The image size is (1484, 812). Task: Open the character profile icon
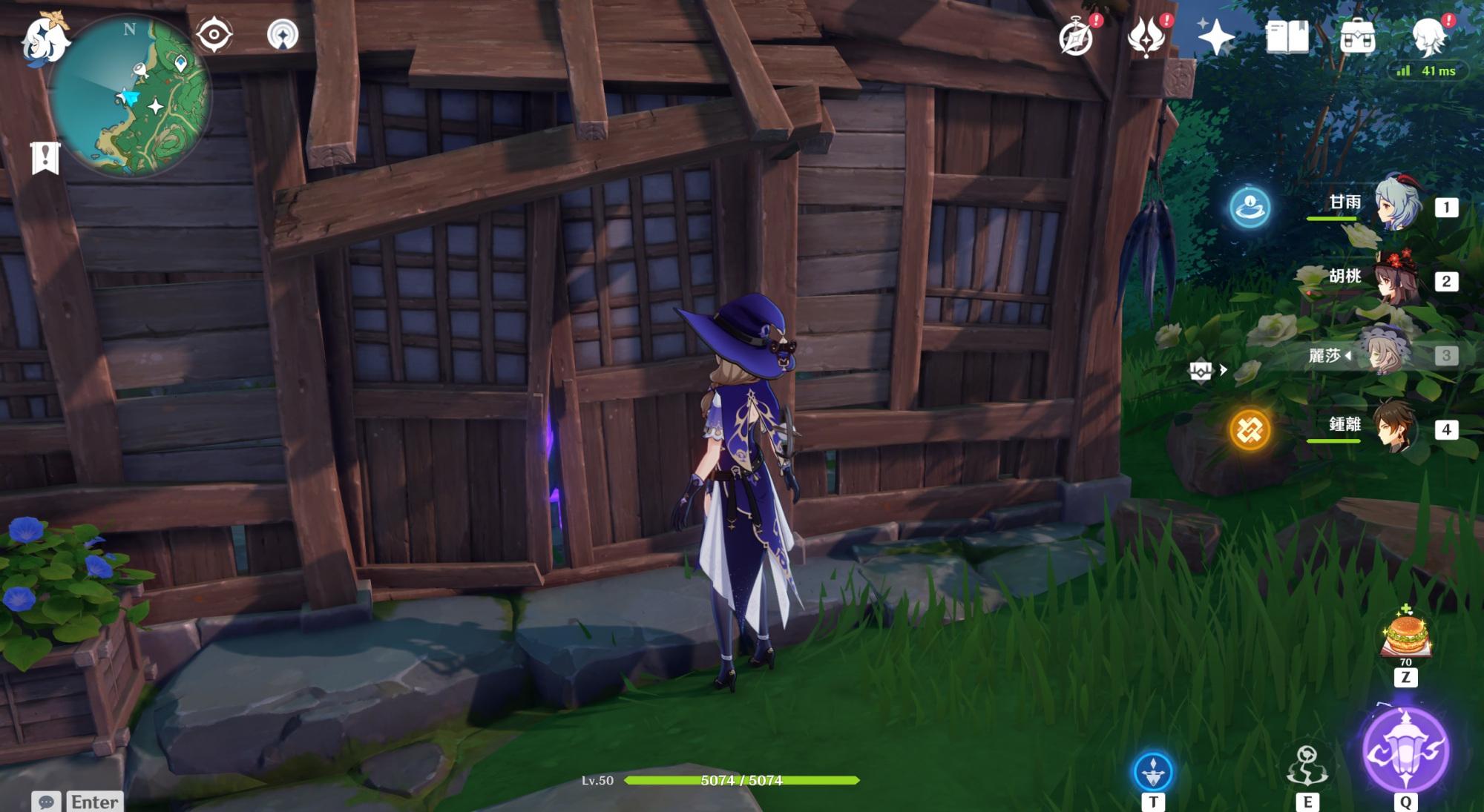(x=1428, y=37)
